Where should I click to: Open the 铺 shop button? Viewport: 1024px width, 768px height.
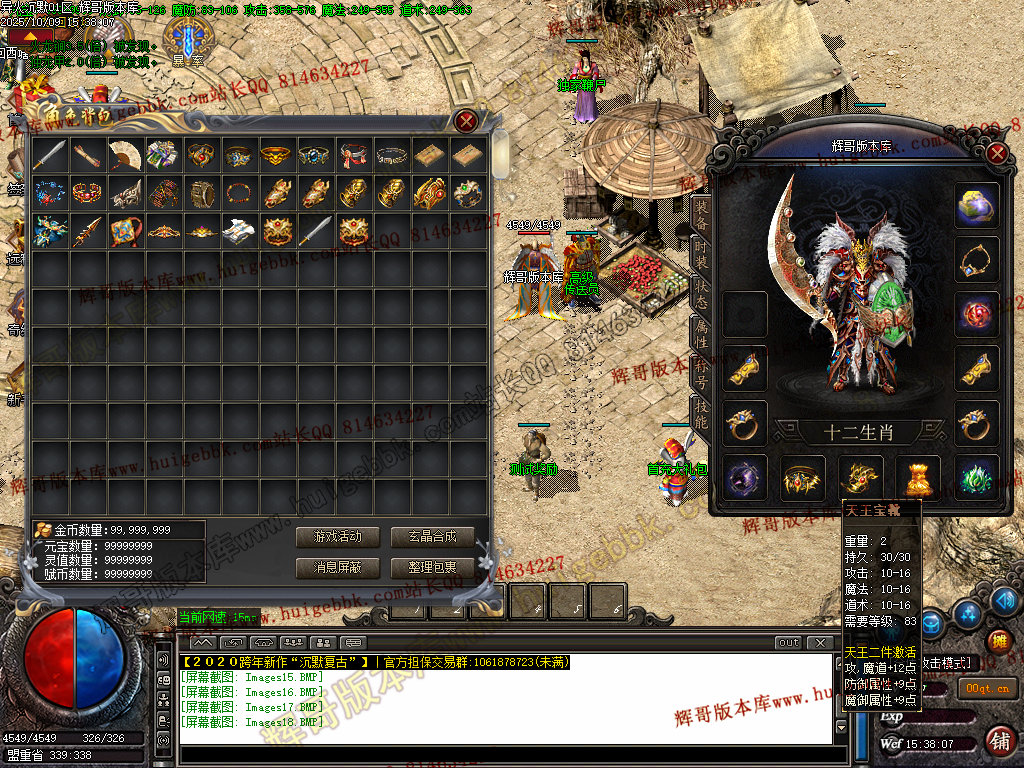point(997,741)
